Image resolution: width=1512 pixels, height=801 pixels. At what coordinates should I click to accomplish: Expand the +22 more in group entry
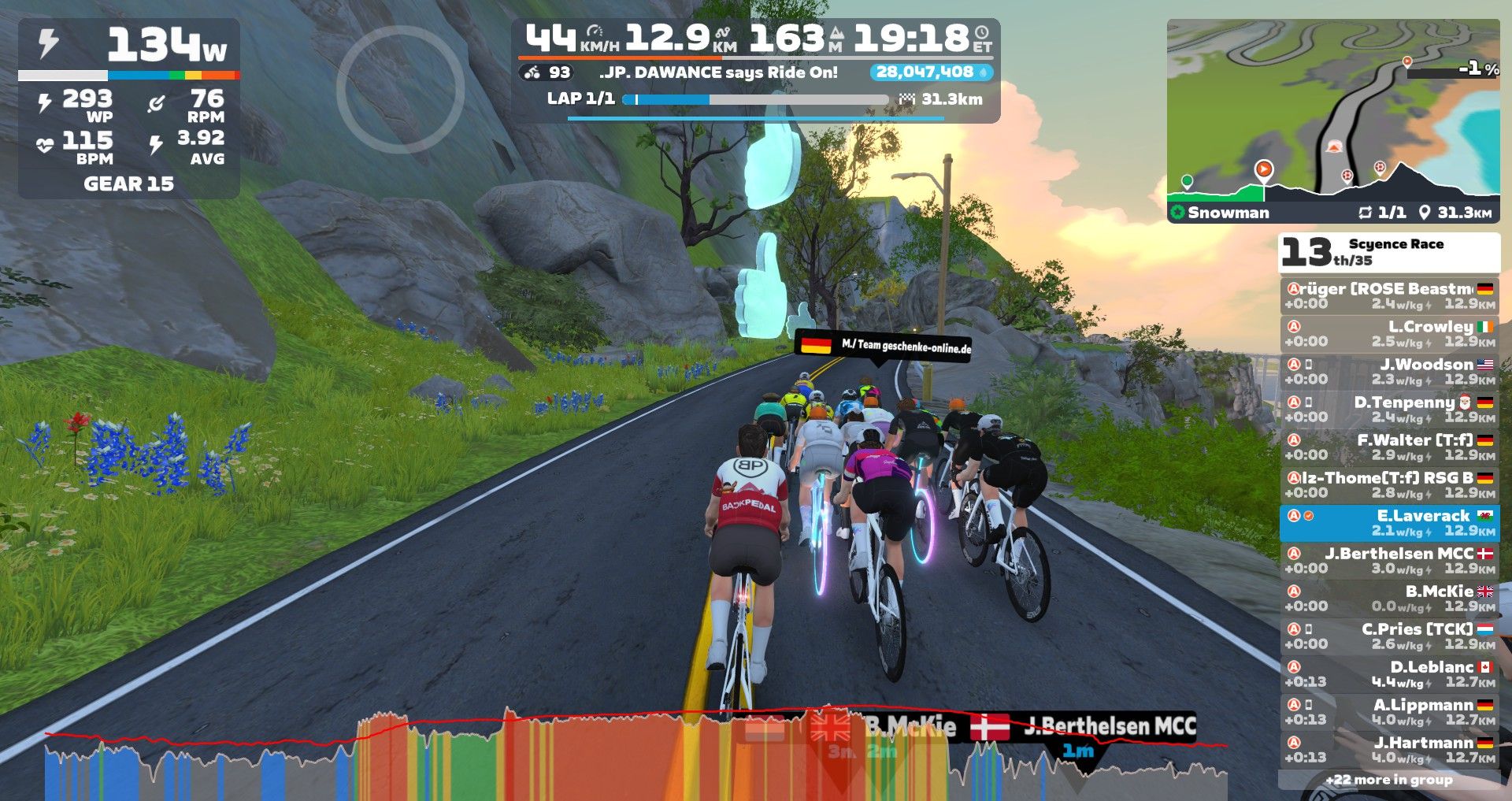tap(1389, 780)
